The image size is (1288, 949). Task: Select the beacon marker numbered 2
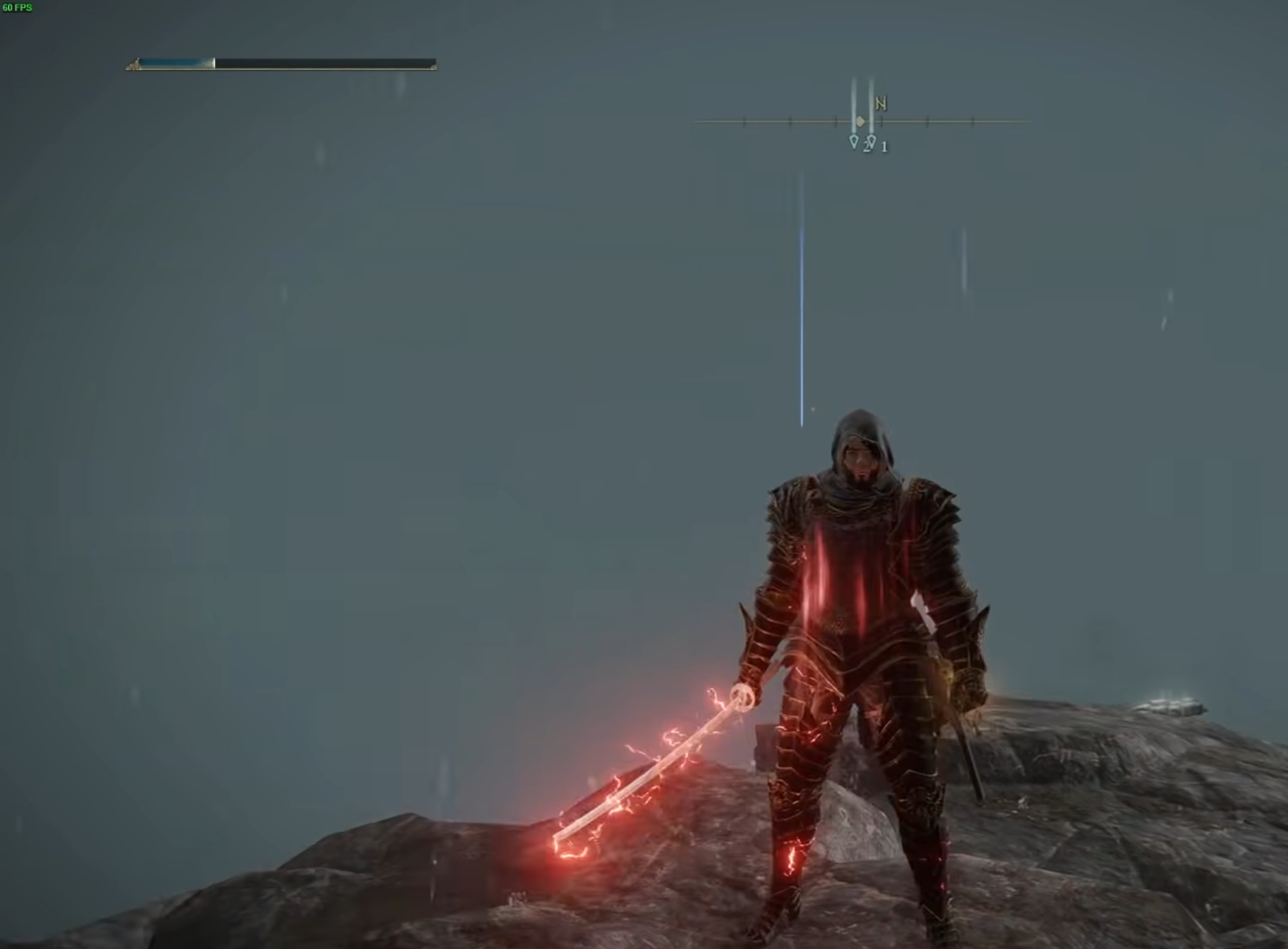tap(854, 142)
